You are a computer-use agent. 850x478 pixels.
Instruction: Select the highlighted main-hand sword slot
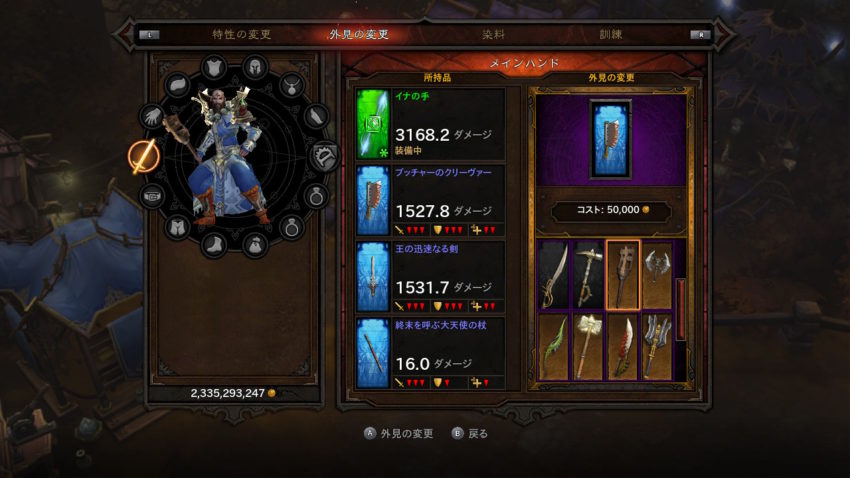141,156
